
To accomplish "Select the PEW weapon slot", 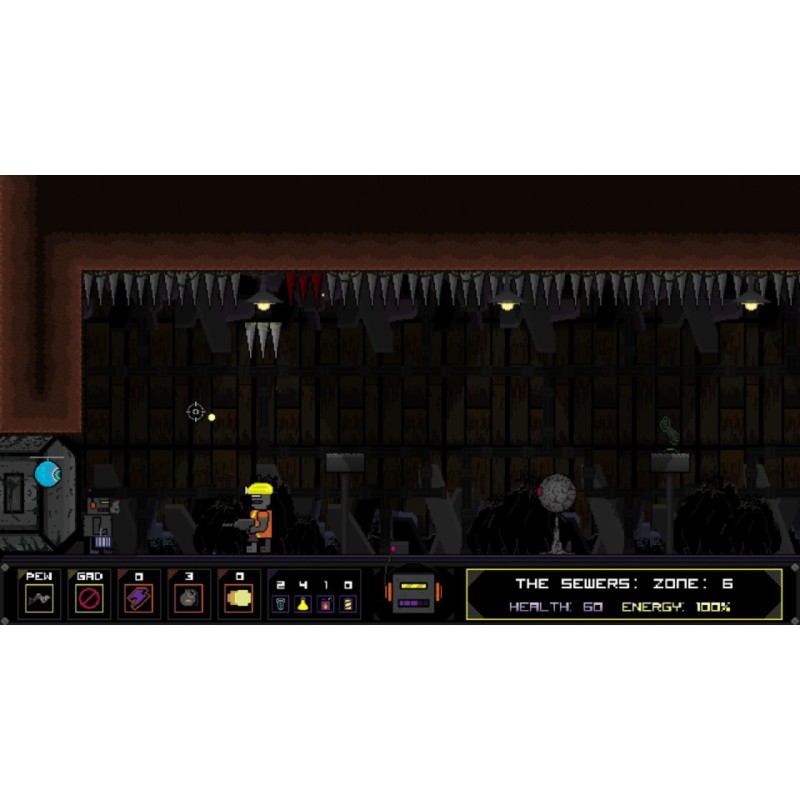I will 39,597.
